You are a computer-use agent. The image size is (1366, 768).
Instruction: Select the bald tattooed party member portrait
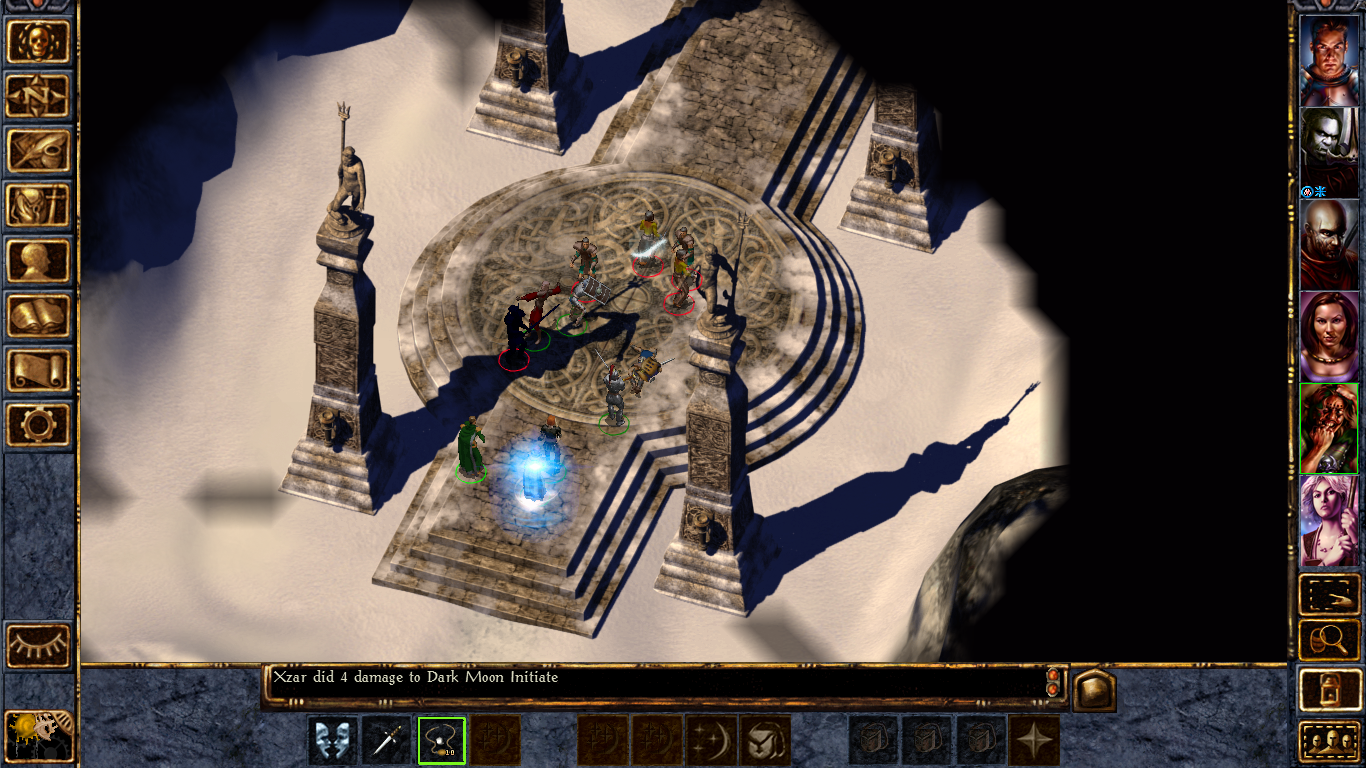coord(1329,244)
